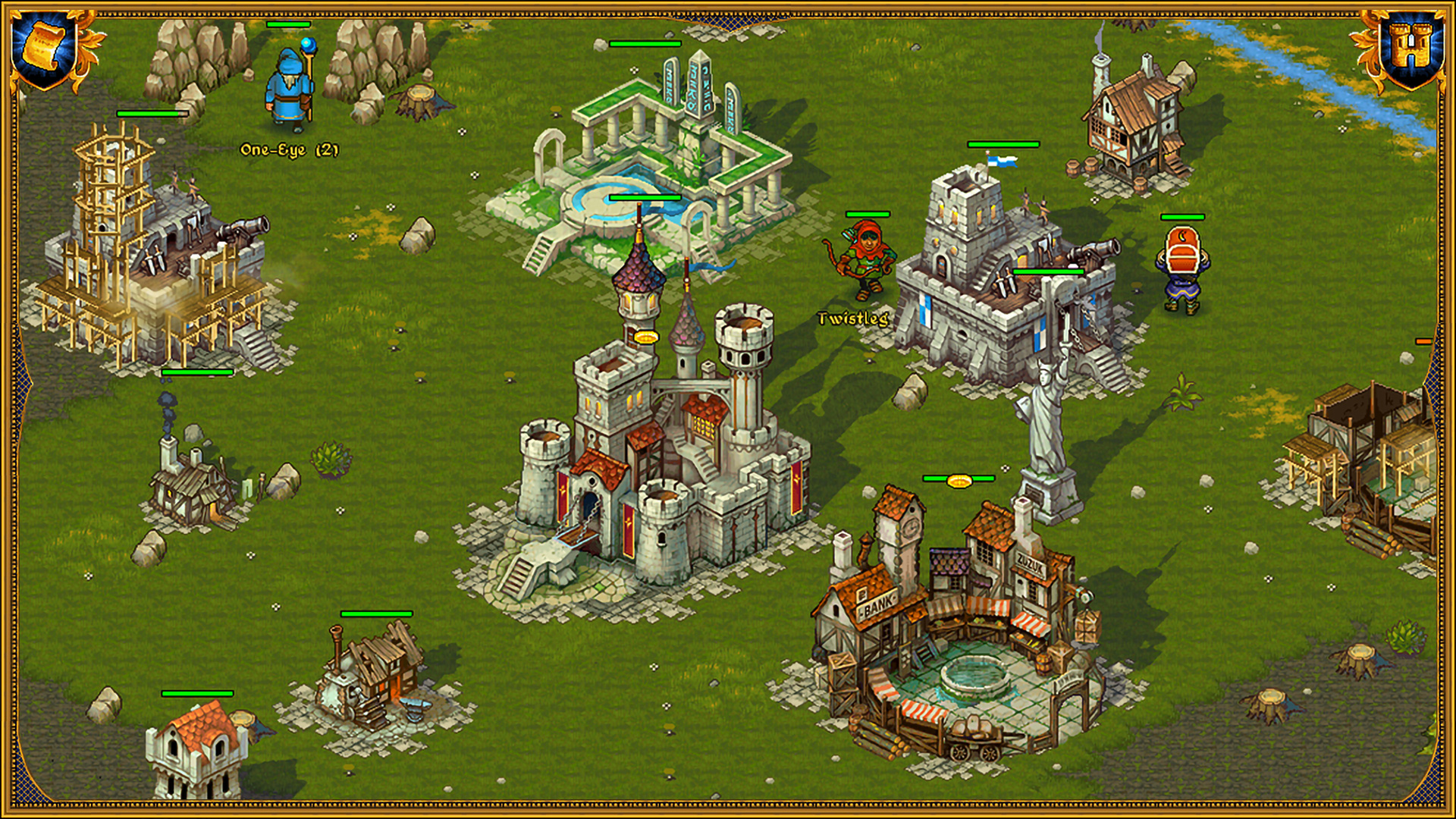1456x819 pixels.
Task: Collect the gold coin above the marketplace
Action: click(959, 480)
